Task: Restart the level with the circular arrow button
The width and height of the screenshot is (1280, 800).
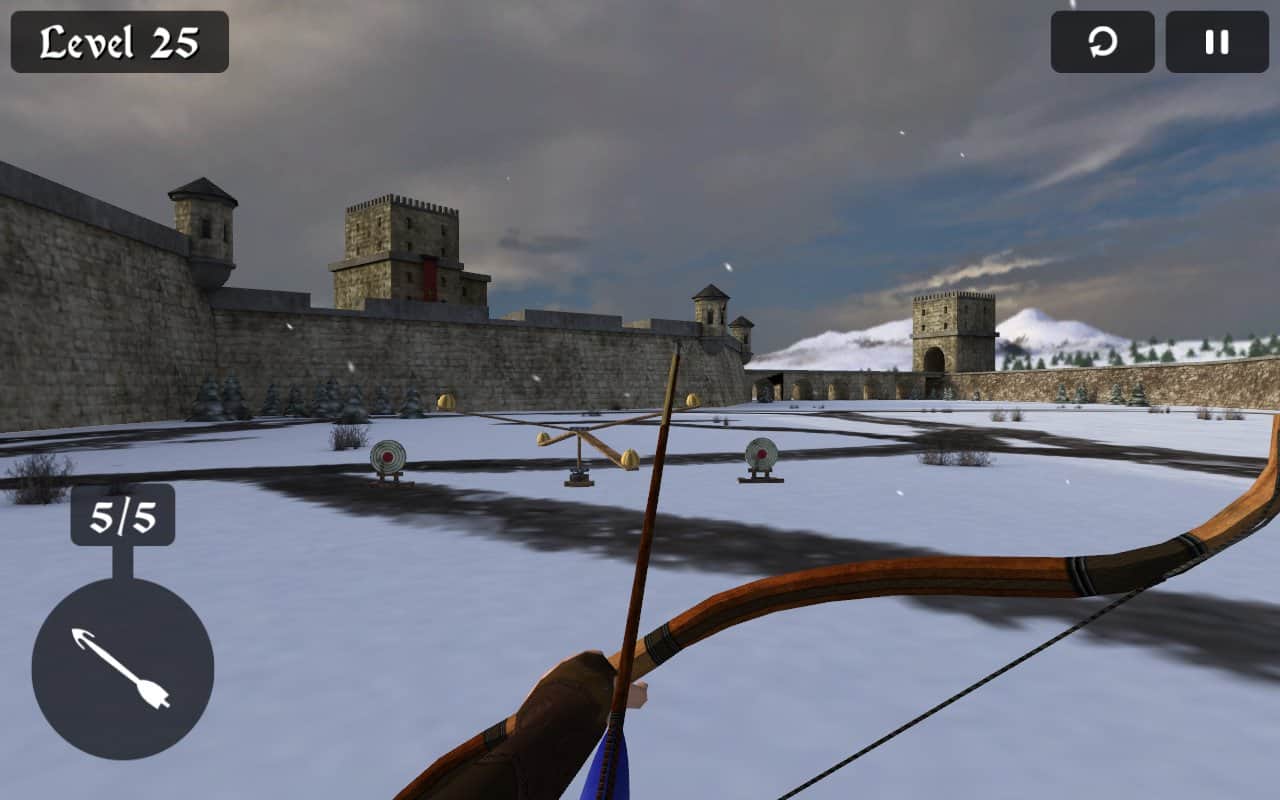Action: (x=1102, y=42)
